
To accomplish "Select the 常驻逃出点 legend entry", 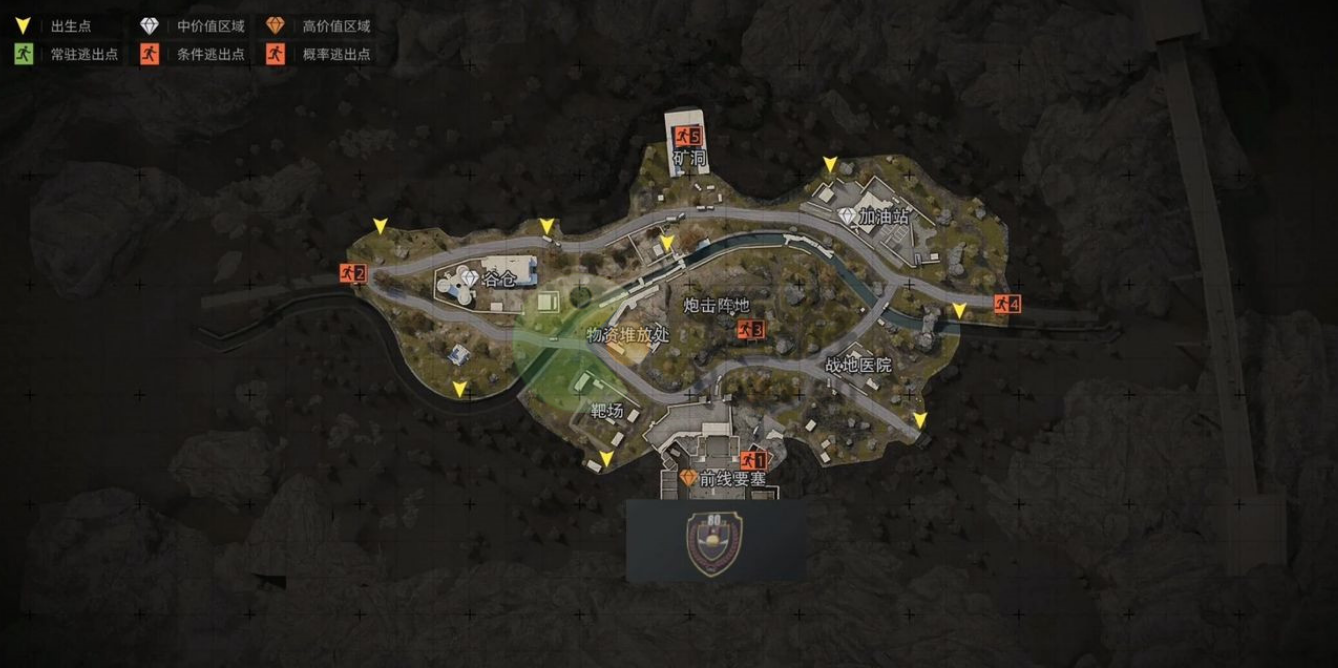I will click(66, 54).
